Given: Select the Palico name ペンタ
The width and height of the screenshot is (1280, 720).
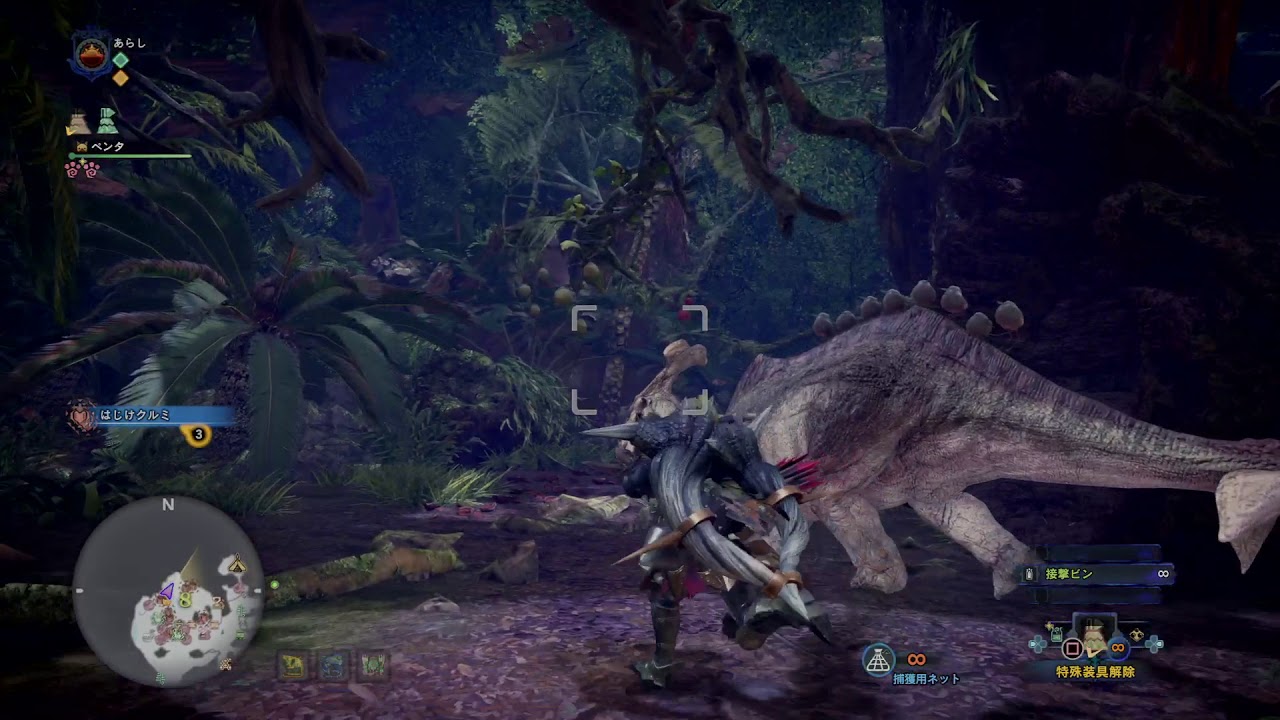Looking at the screenshot, I should (107, 147).
